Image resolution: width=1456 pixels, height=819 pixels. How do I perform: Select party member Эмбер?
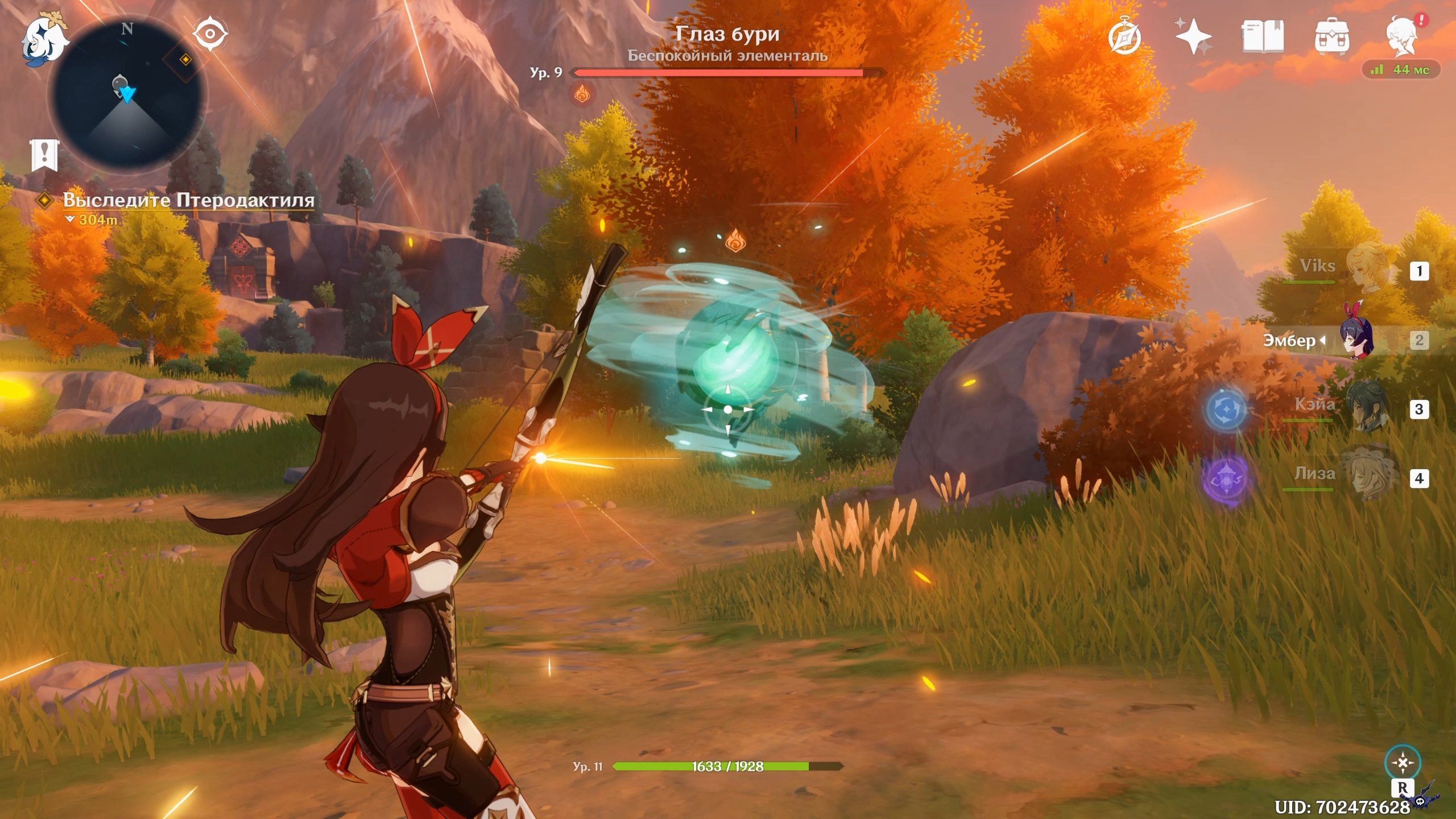click(1354, 340)
